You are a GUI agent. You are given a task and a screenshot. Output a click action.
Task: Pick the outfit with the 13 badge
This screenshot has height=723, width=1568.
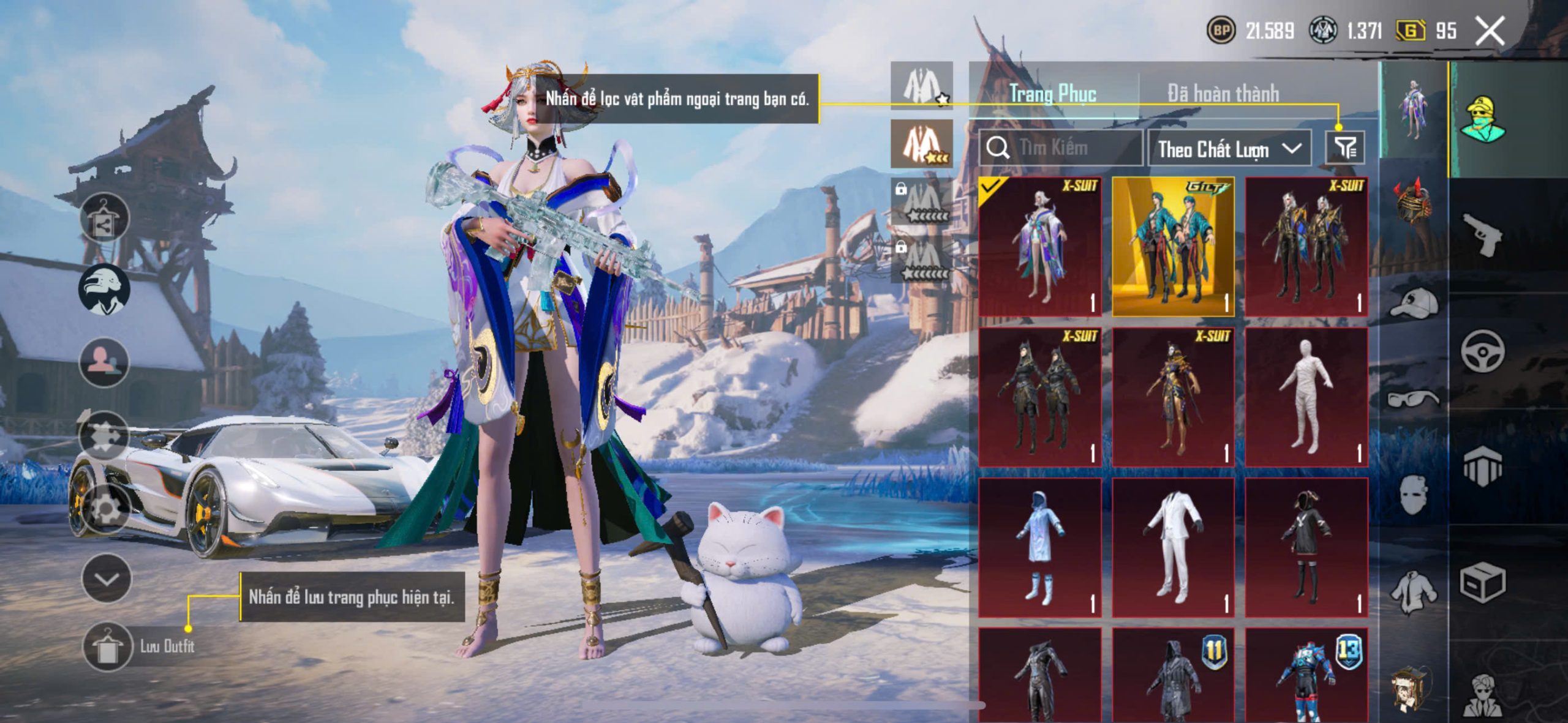point(1306,676)
